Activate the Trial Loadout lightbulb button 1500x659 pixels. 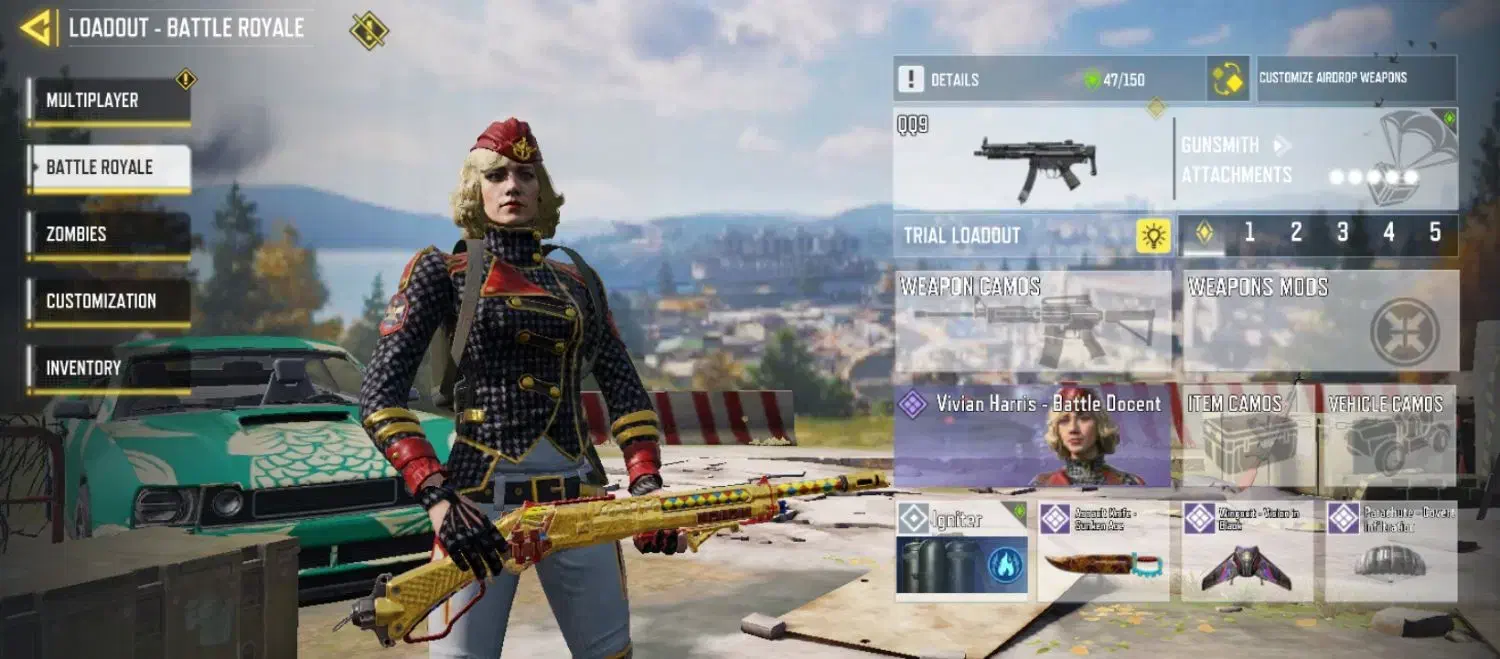click(x=1153, y=235)
